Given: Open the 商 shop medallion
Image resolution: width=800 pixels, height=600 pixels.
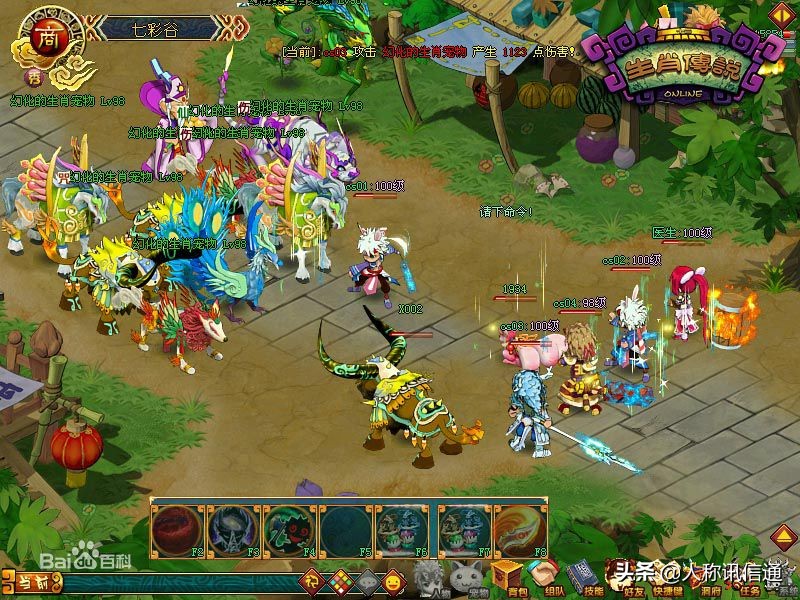Looking at the screenshot, I should coord(46,38).
